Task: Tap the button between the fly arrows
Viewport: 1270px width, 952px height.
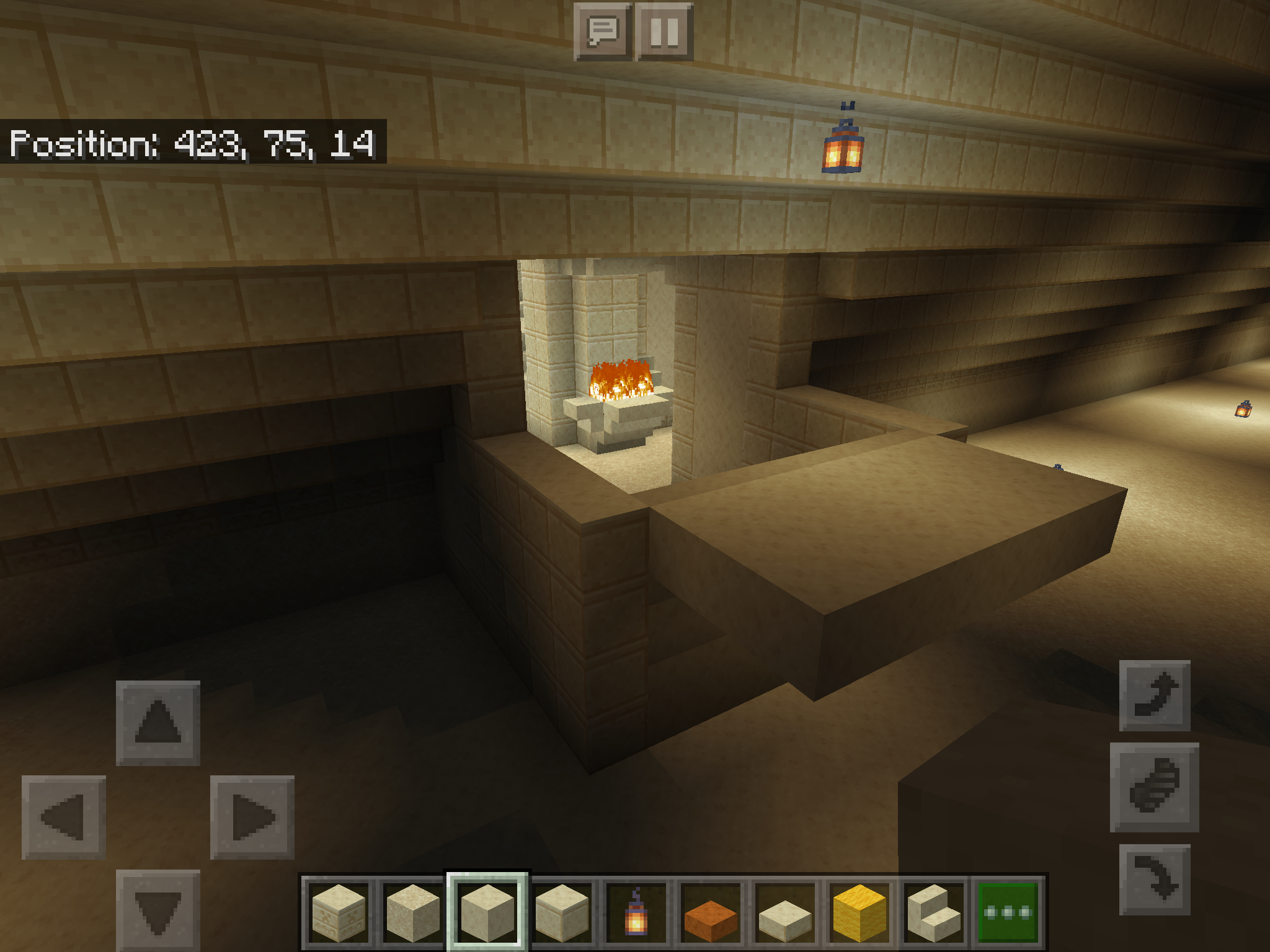Action: pos(1154,787)
